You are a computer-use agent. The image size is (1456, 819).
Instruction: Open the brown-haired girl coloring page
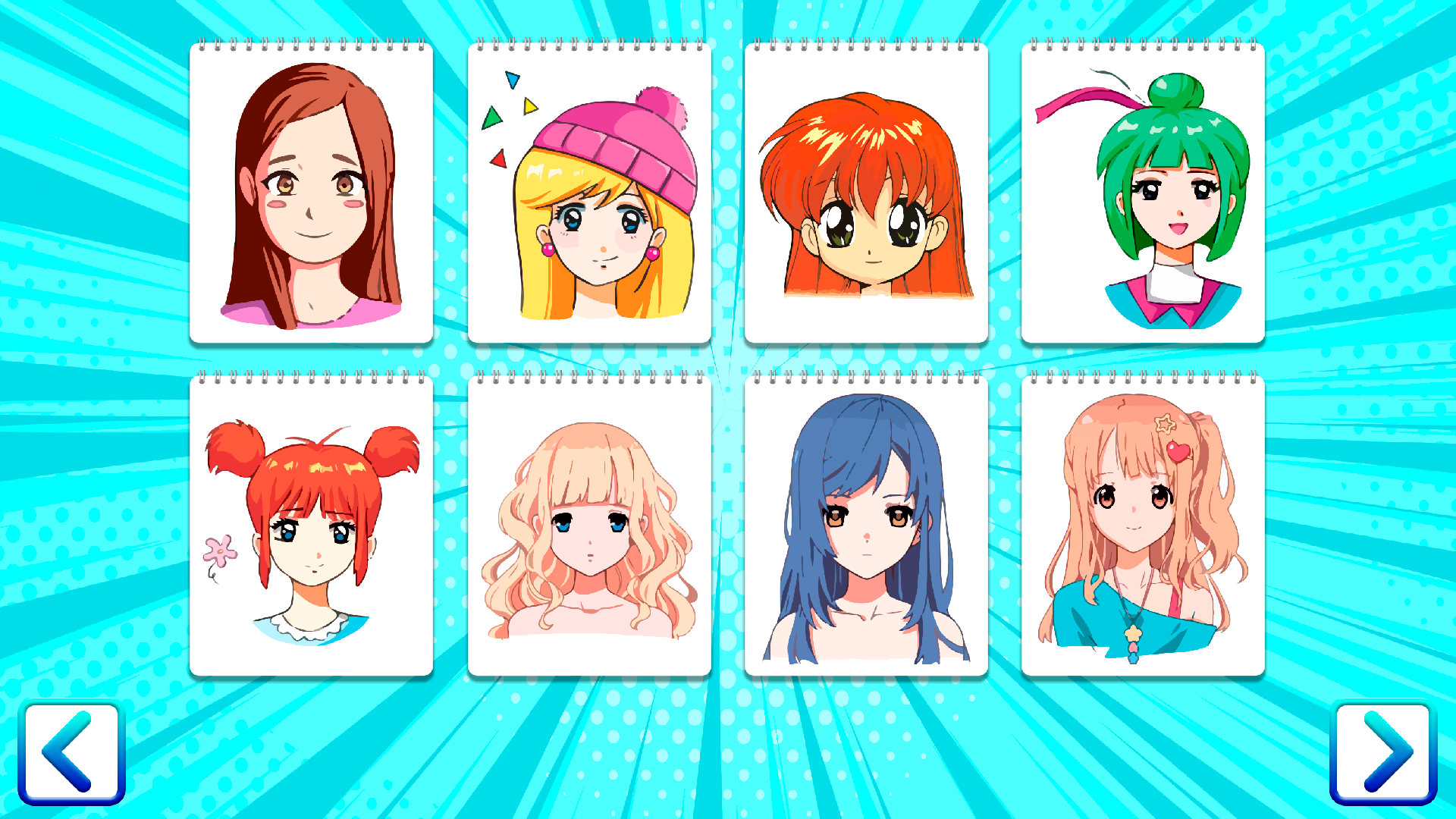click(312, 190)
